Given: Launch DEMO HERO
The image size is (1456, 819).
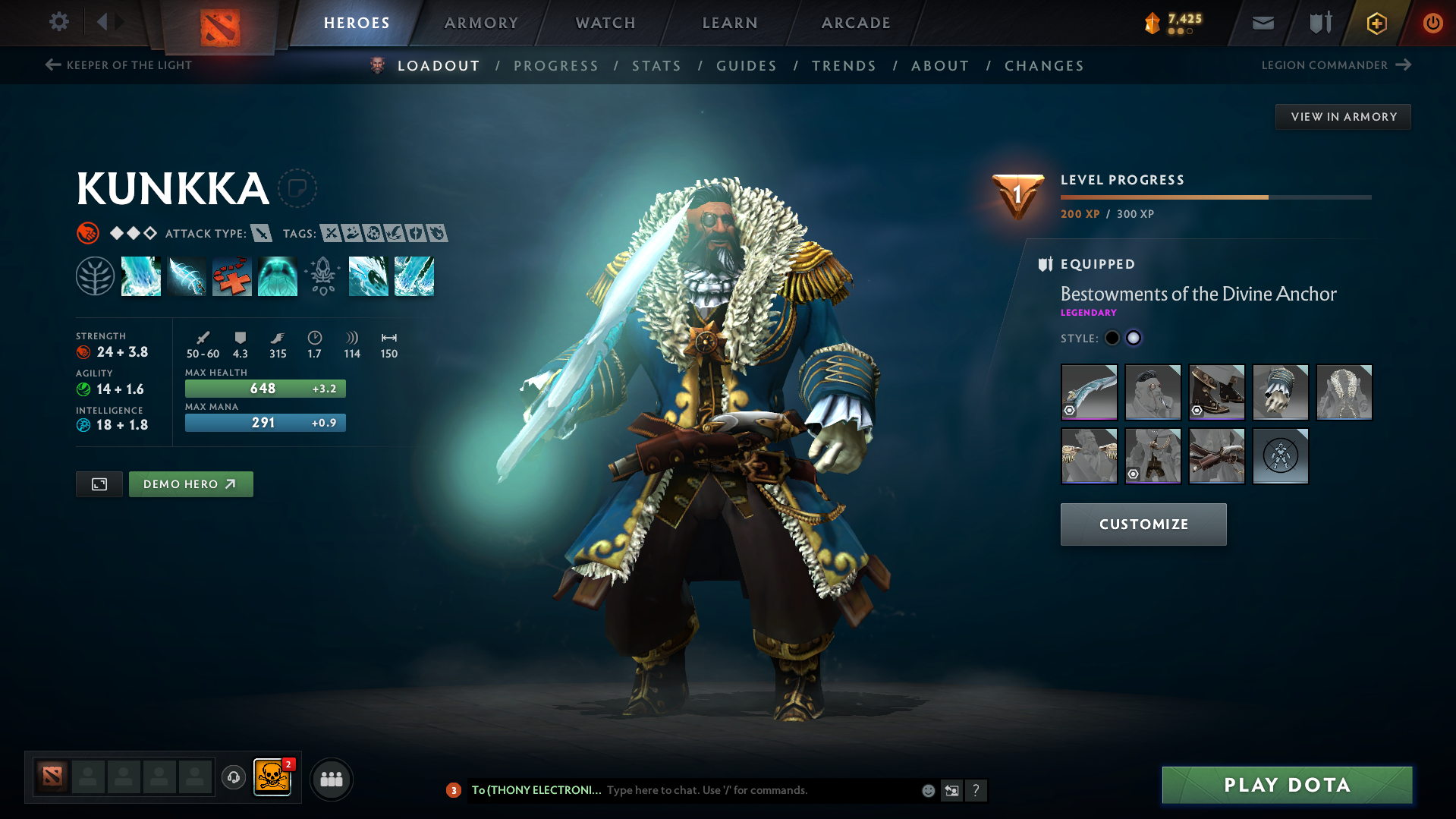Looking at the screenshot, I should point(190,484).
